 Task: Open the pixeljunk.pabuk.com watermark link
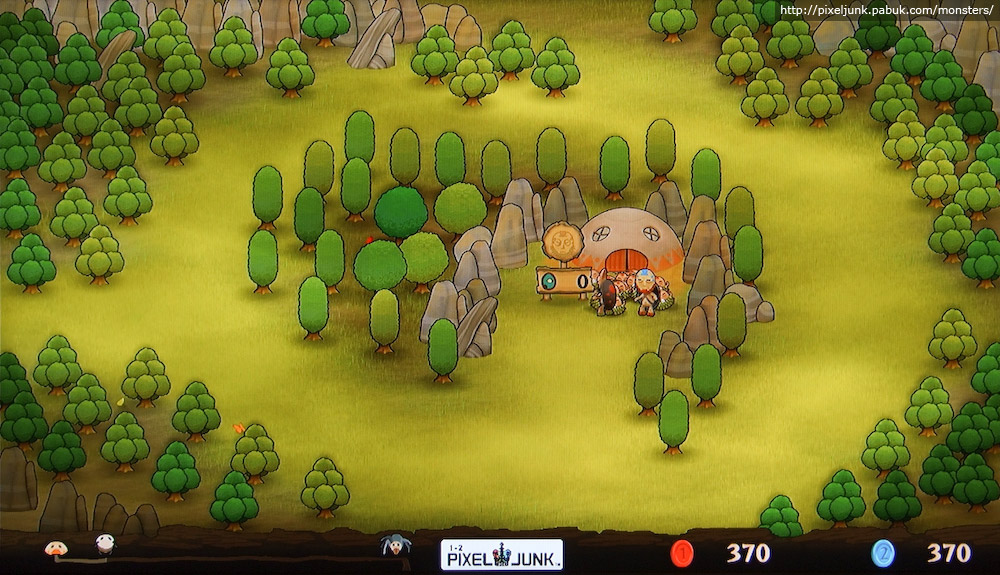(x=885, y=10)
